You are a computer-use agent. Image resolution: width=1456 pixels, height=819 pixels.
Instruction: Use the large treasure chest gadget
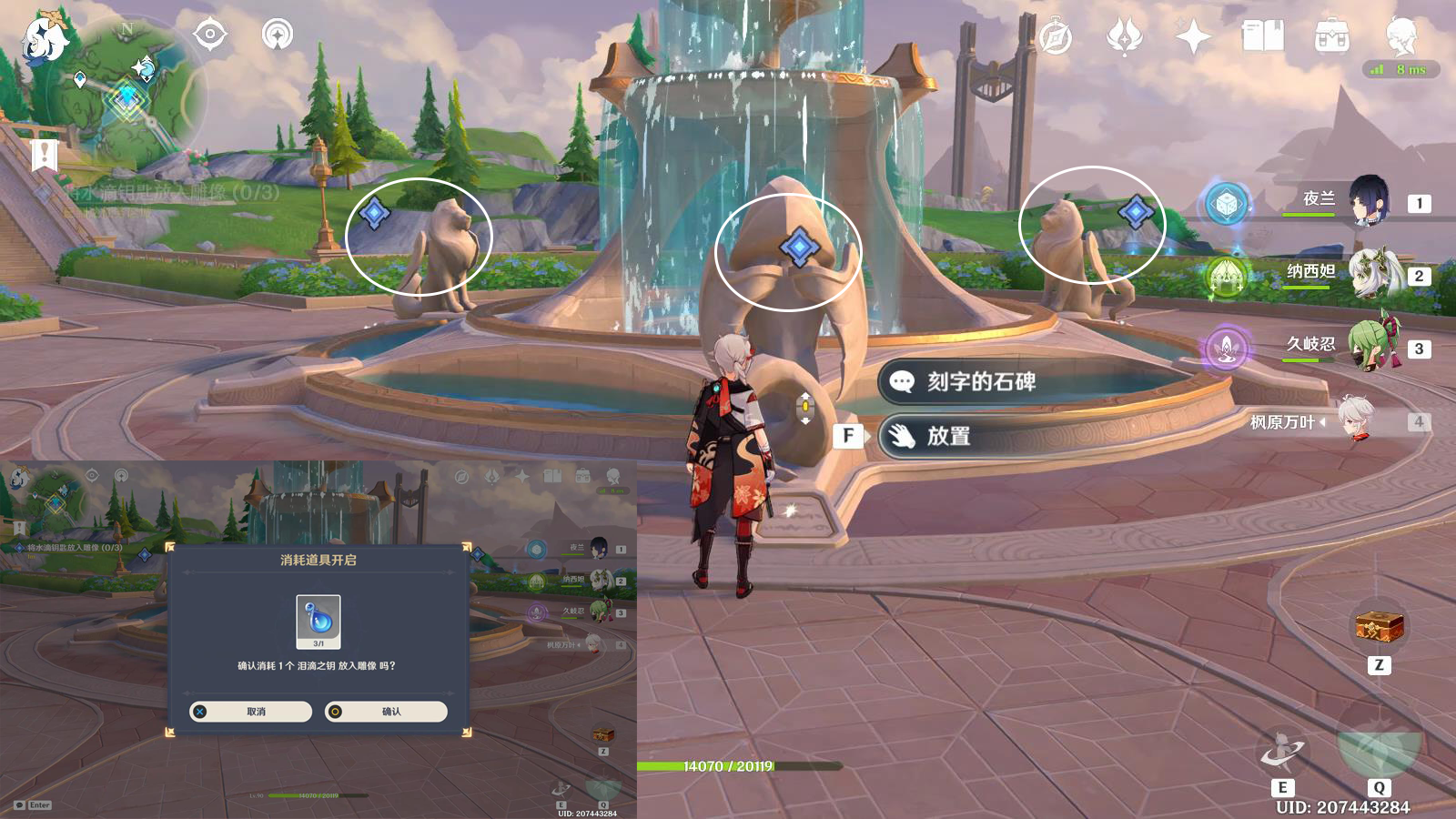1380,627
